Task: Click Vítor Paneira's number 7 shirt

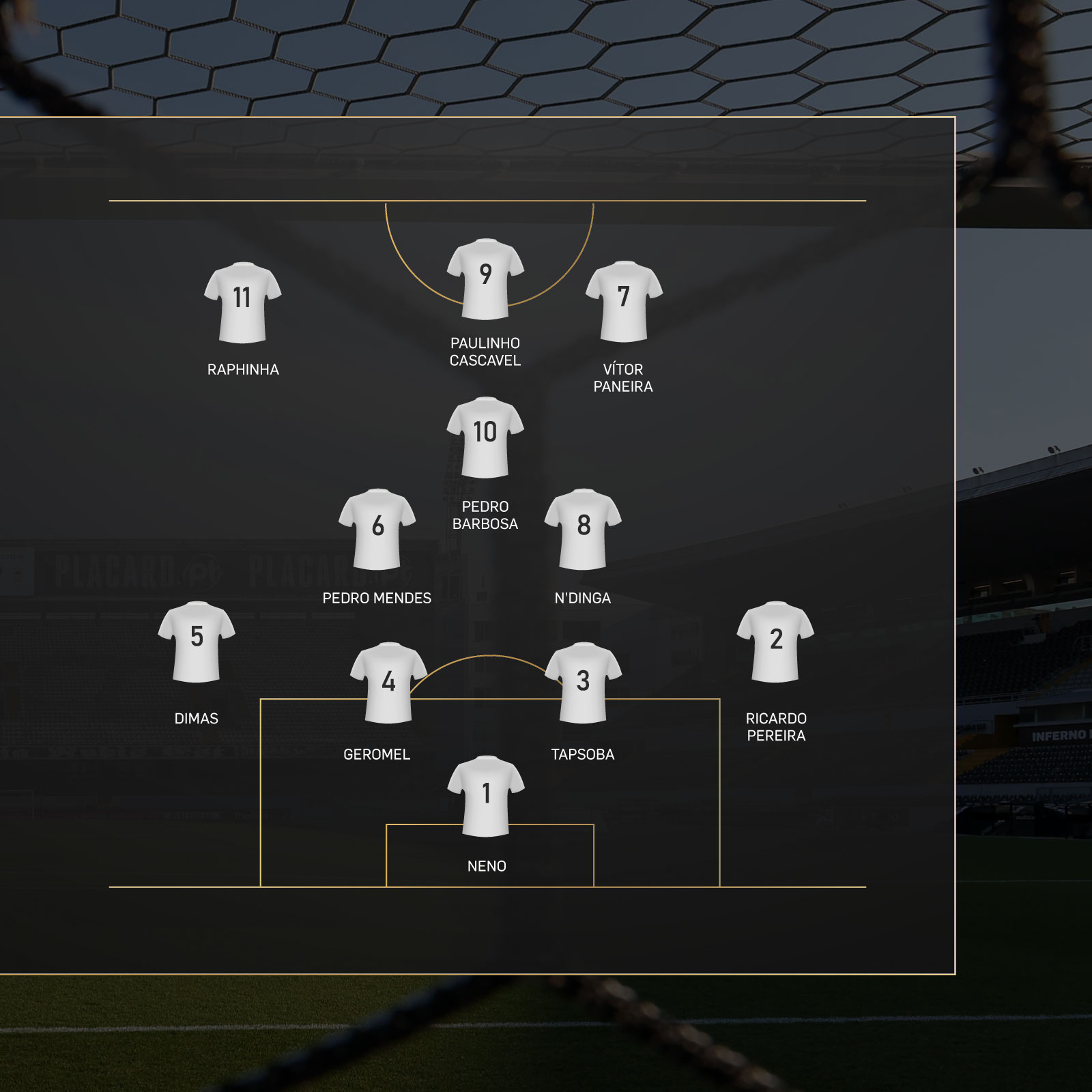Action: coord(624,301)
